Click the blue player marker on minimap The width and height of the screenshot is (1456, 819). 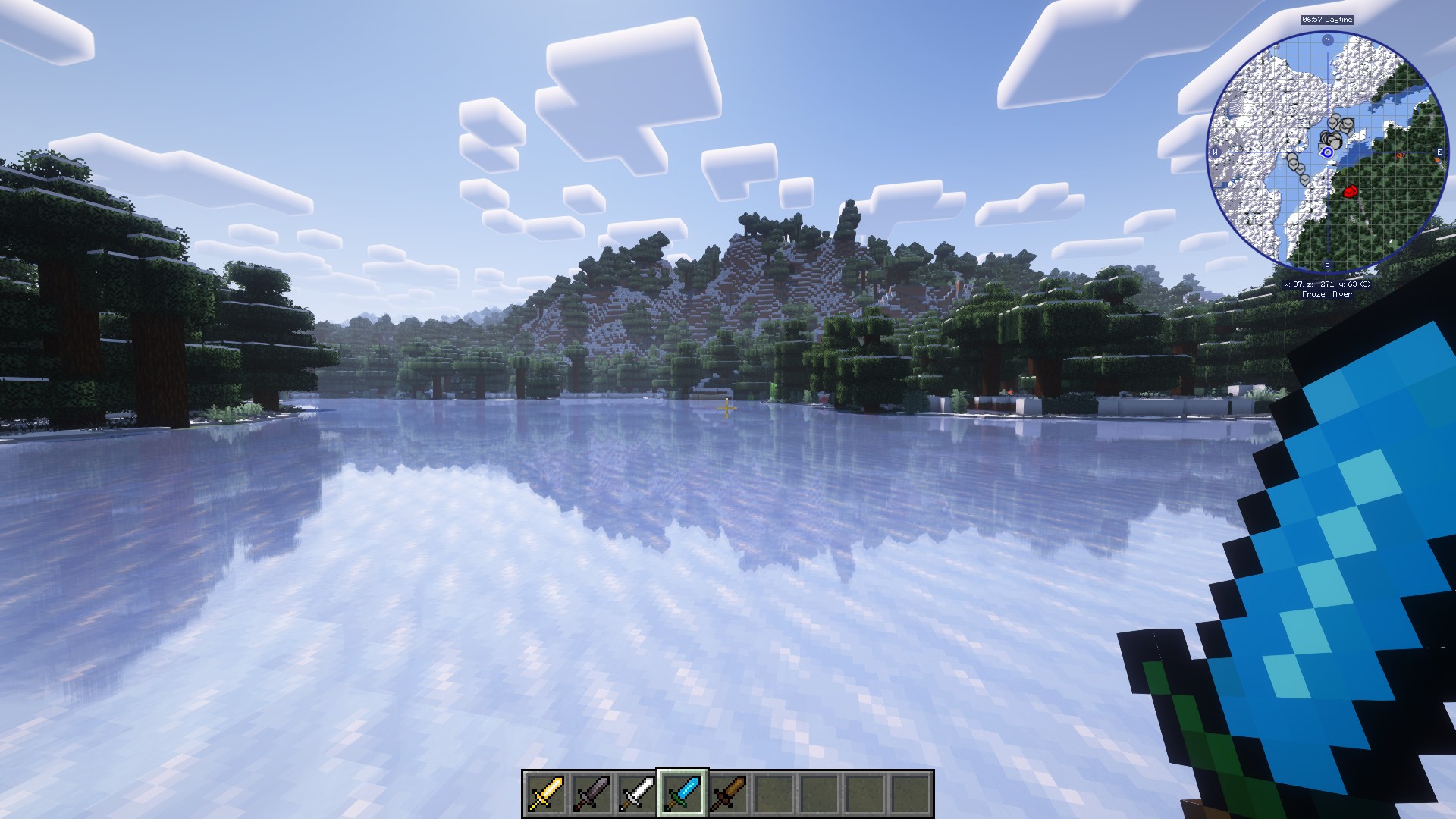1327,152
